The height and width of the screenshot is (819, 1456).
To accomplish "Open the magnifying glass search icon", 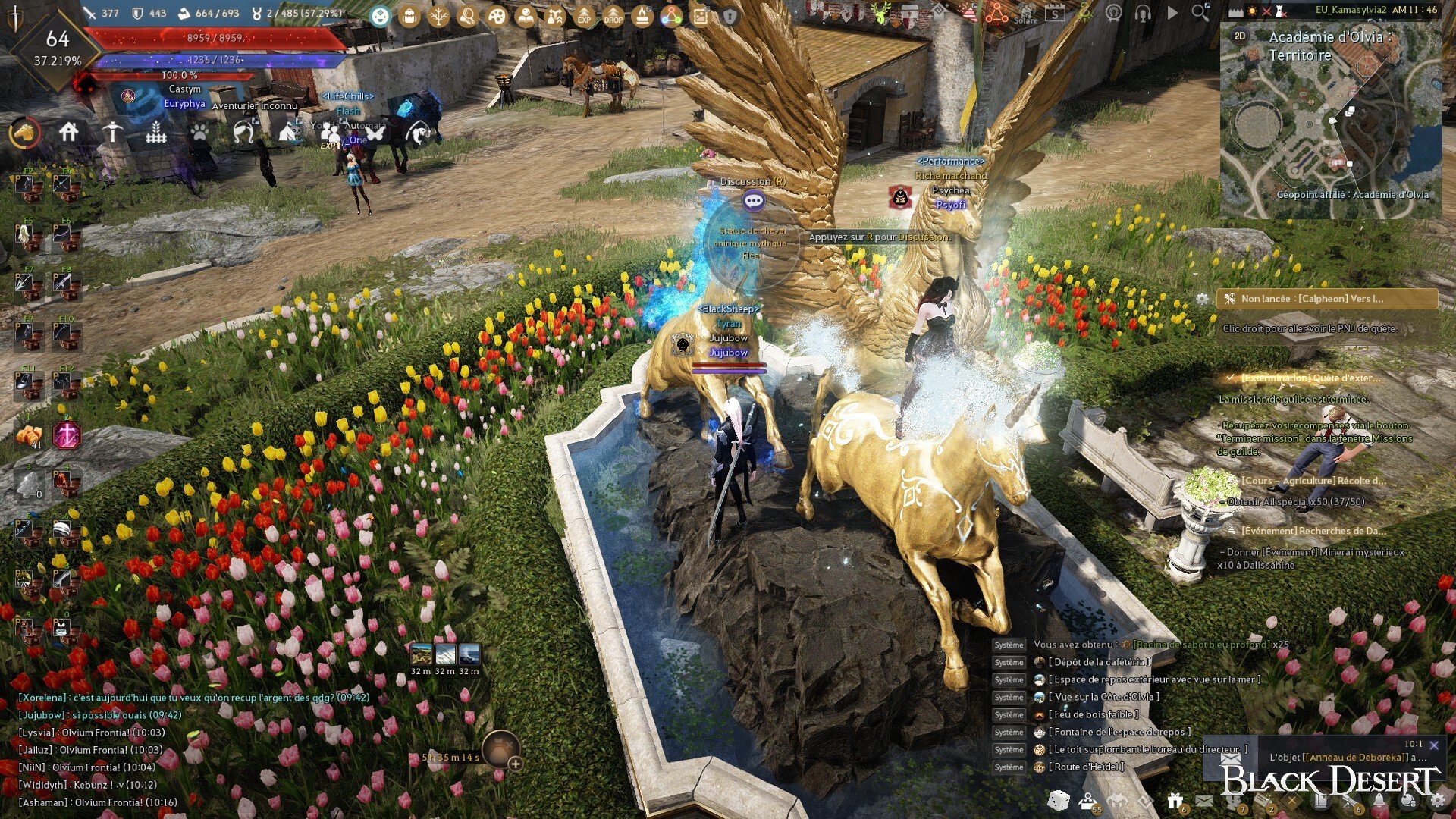I will 1200,12.
